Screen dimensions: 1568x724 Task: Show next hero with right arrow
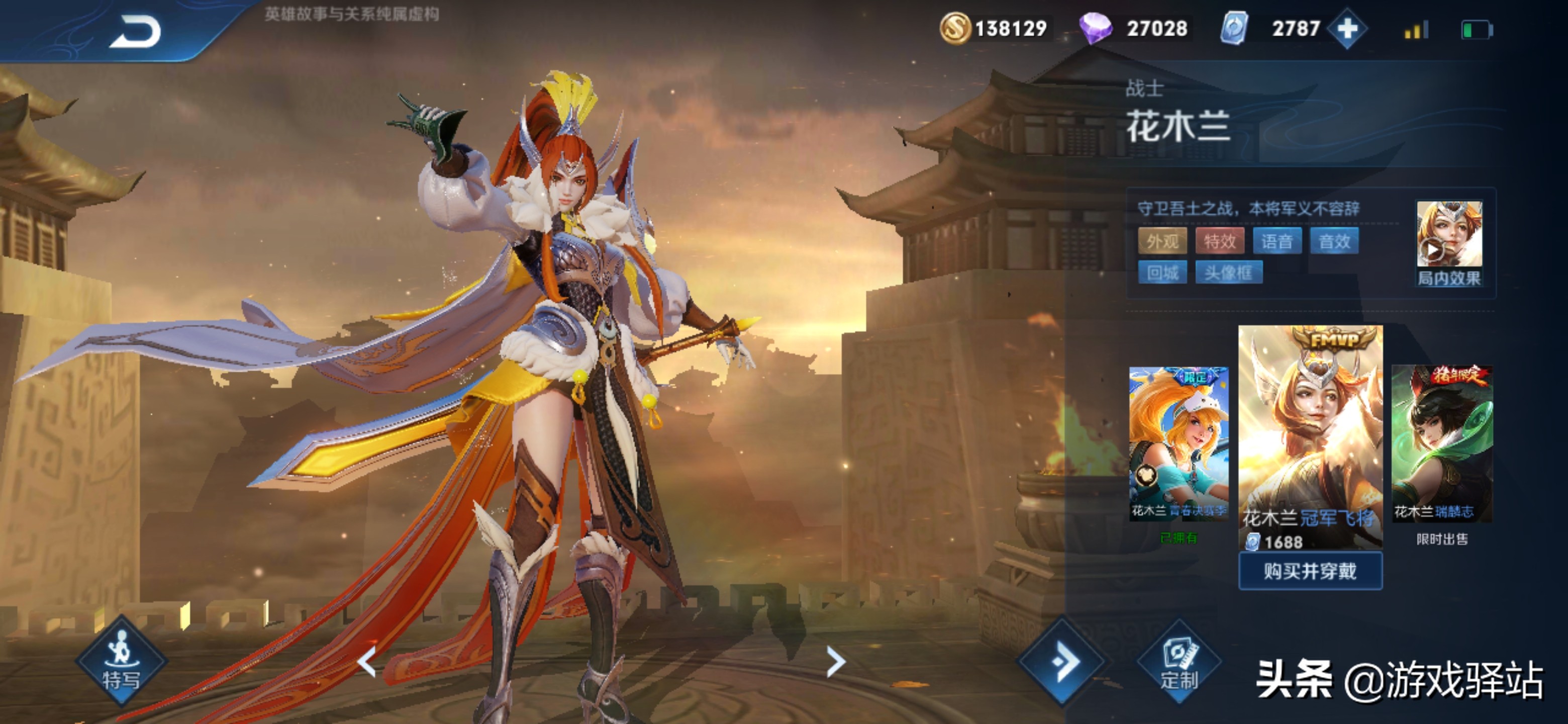(836, 661)
